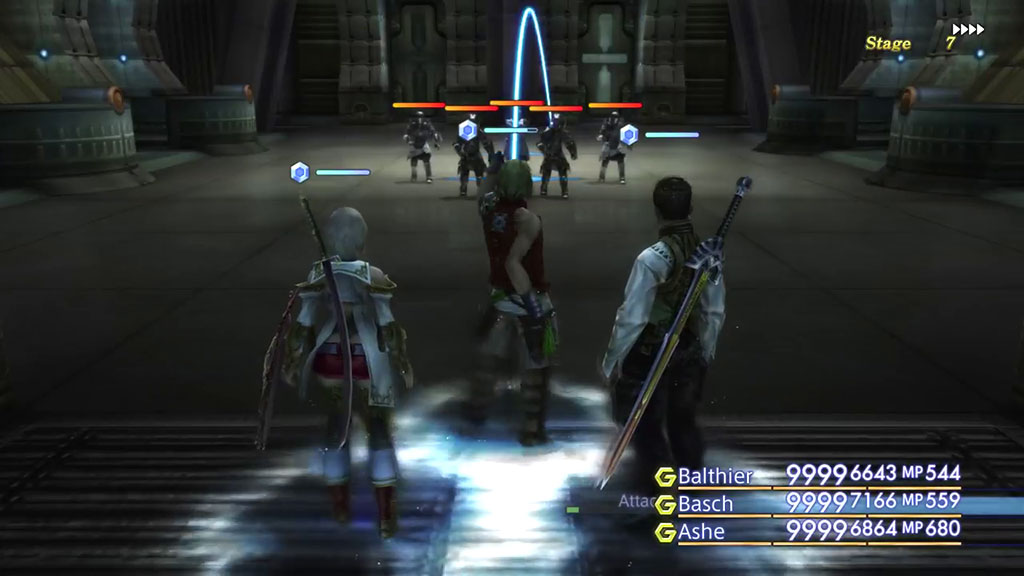
Task: Choose Basch's row in the party list
Action: (705, 503)
